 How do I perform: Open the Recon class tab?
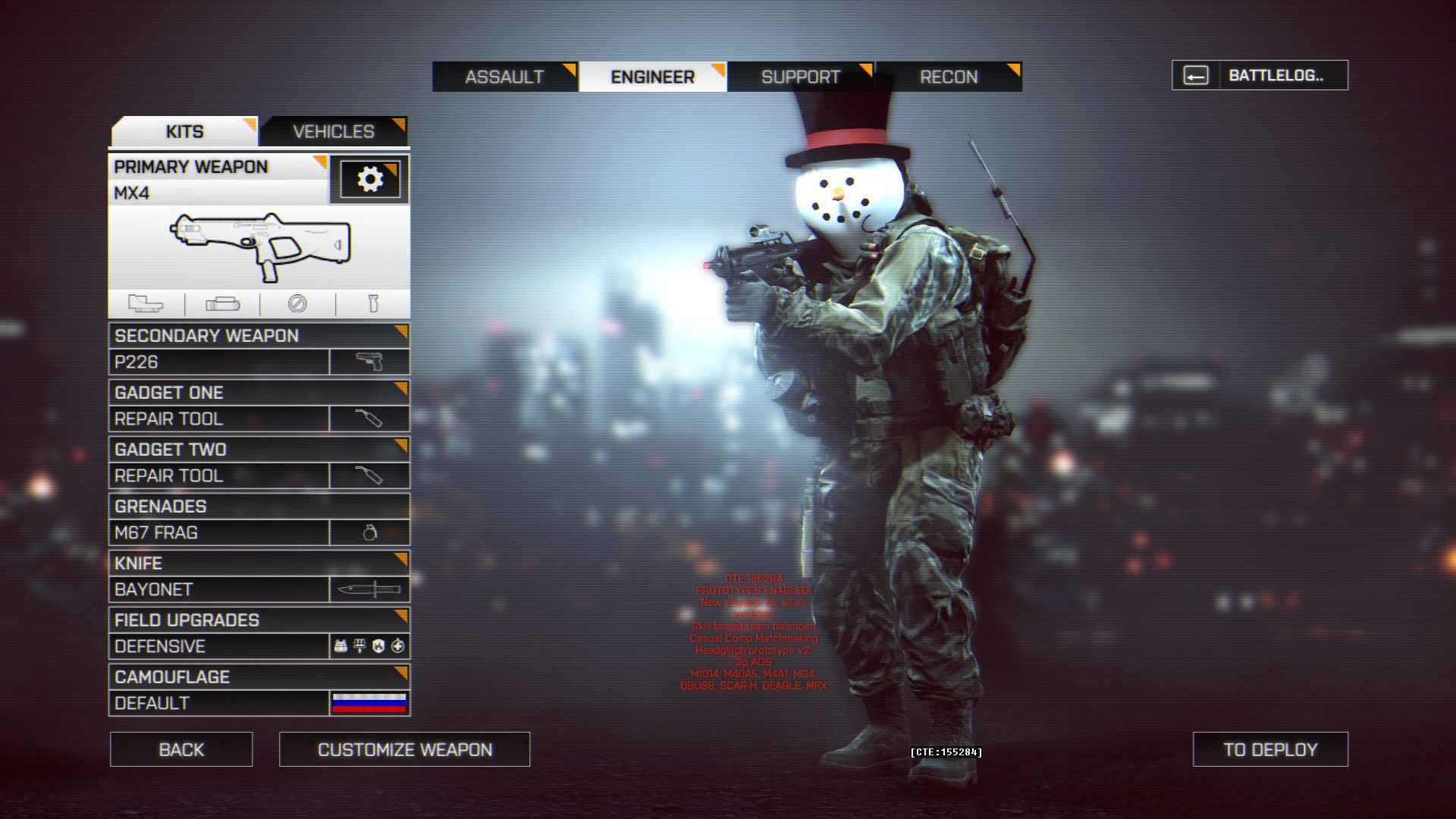pos(948,77)
